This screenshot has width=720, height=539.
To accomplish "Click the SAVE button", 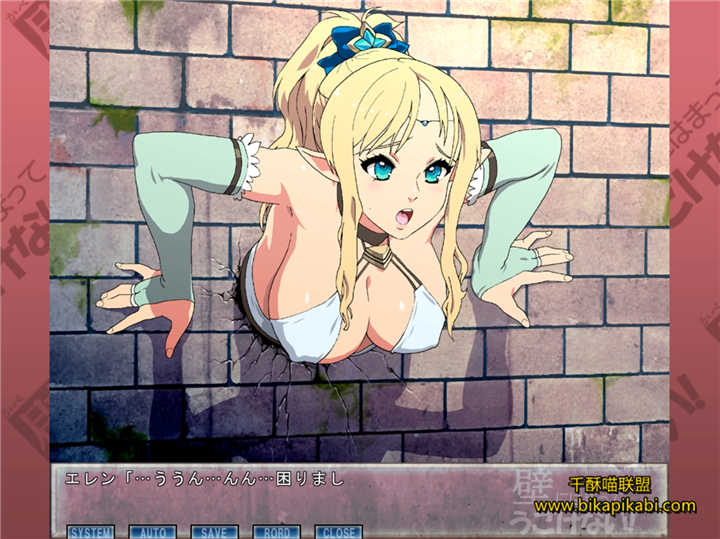I will tap(213, 532).
